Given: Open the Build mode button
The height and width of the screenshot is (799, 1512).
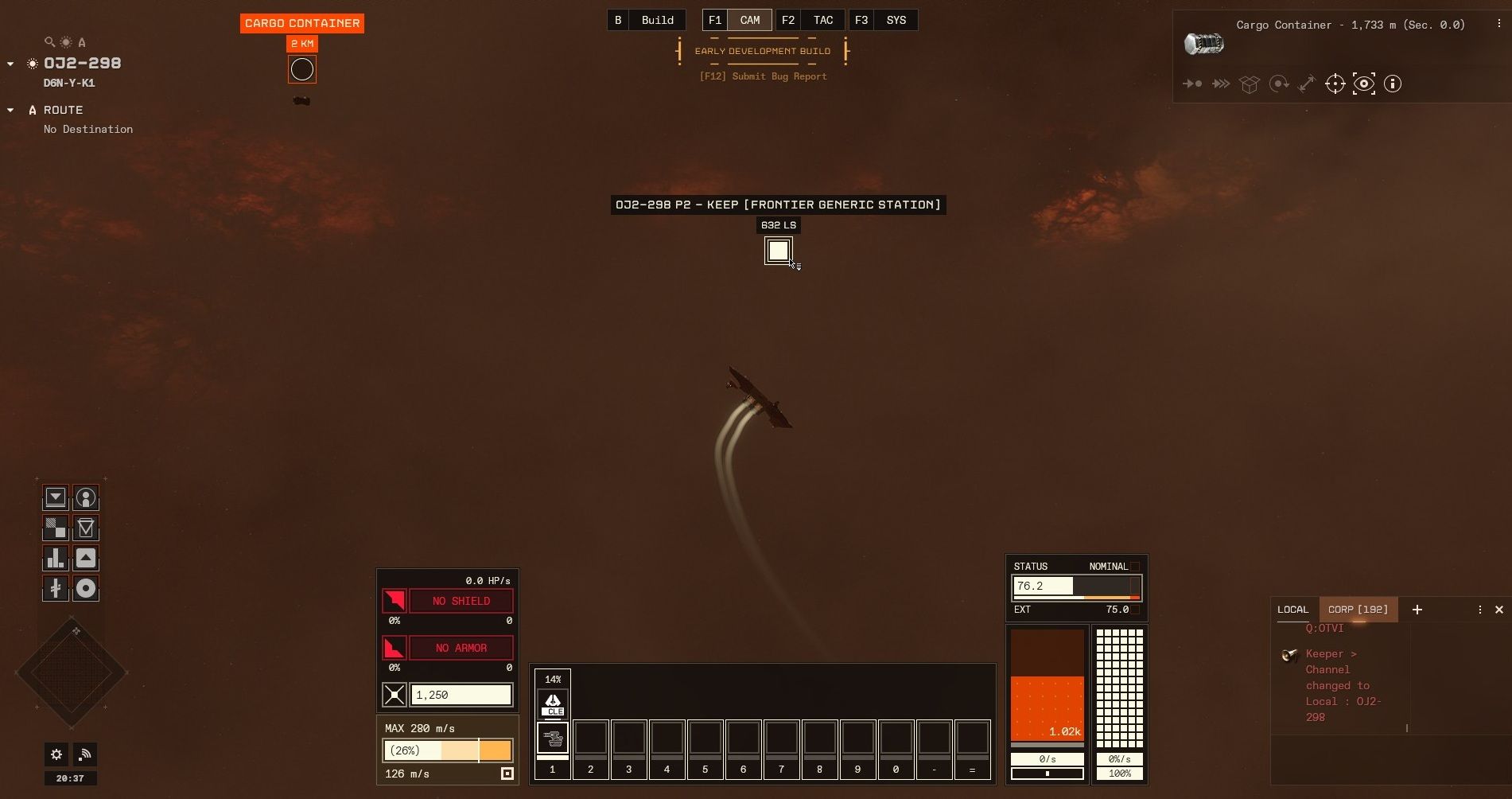Looking at the screenshot, I should pos(657,21).
